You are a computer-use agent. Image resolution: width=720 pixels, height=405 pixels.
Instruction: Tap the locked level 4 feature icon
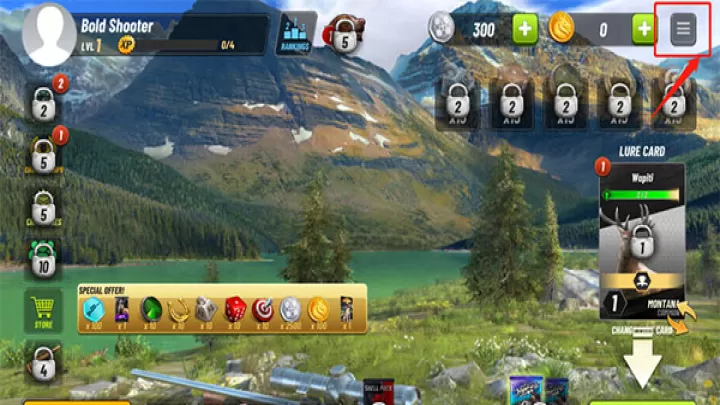click(43, 363)
